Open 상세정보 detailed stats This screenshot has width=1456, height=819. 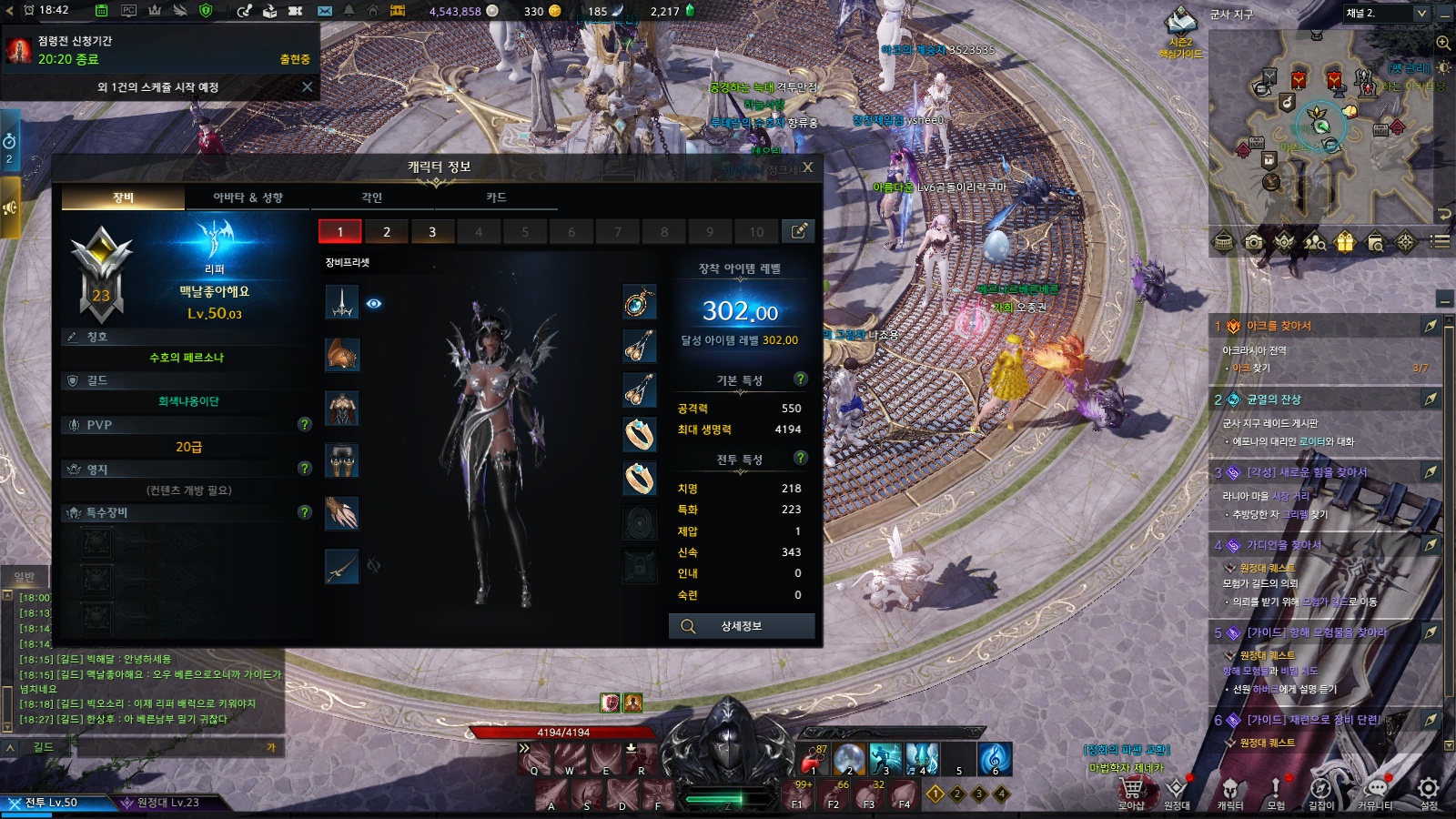pyautogui.click(x=742, y=626)
